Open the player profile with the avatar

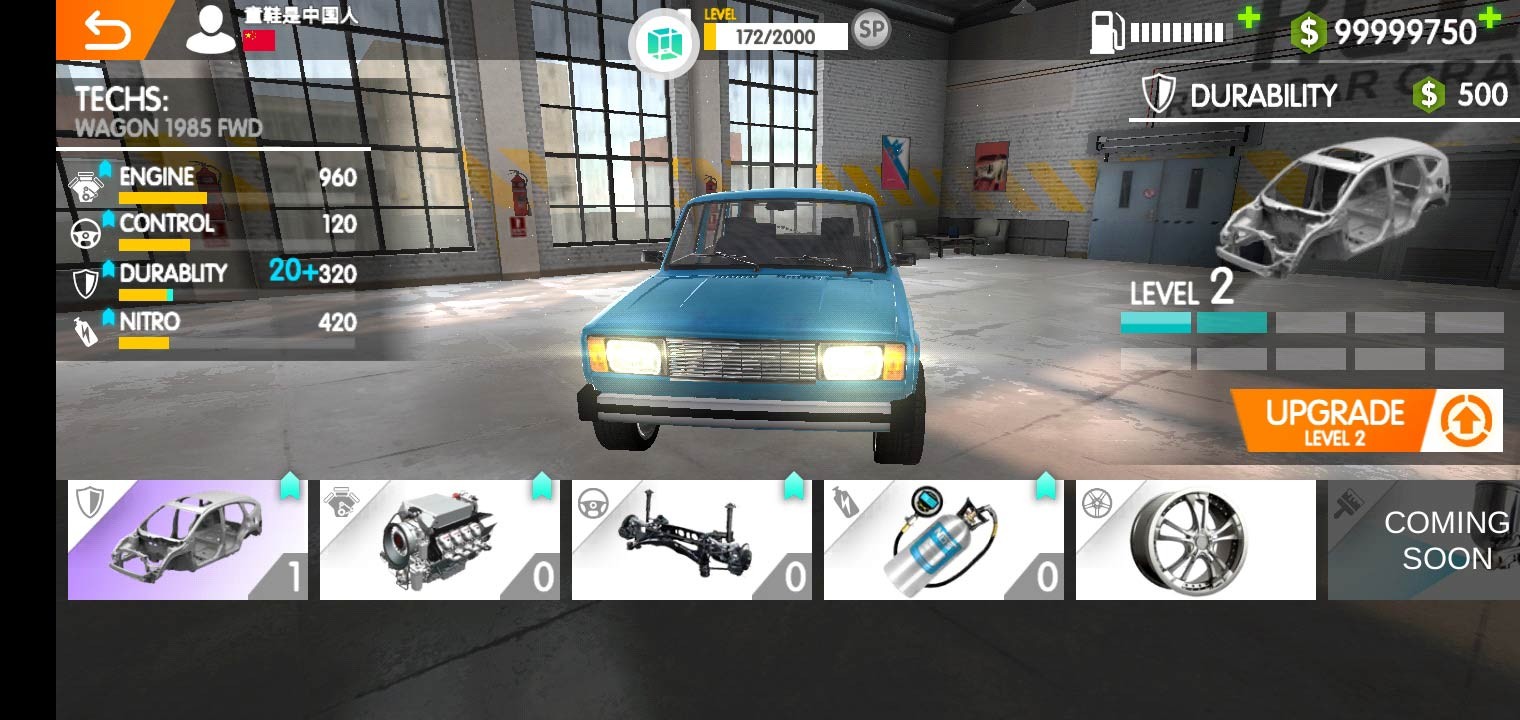coord(210,27)
